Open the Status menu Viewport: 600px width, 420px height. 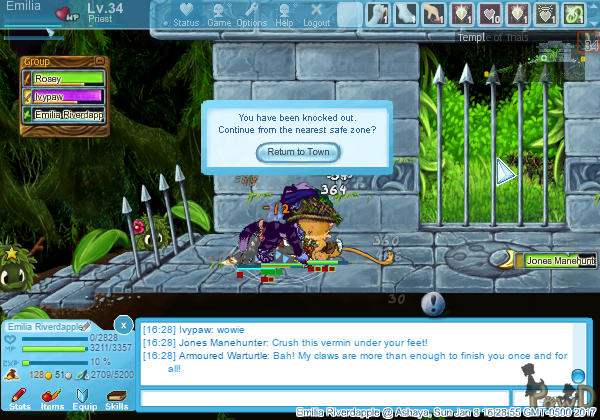[x=186, y=14]
